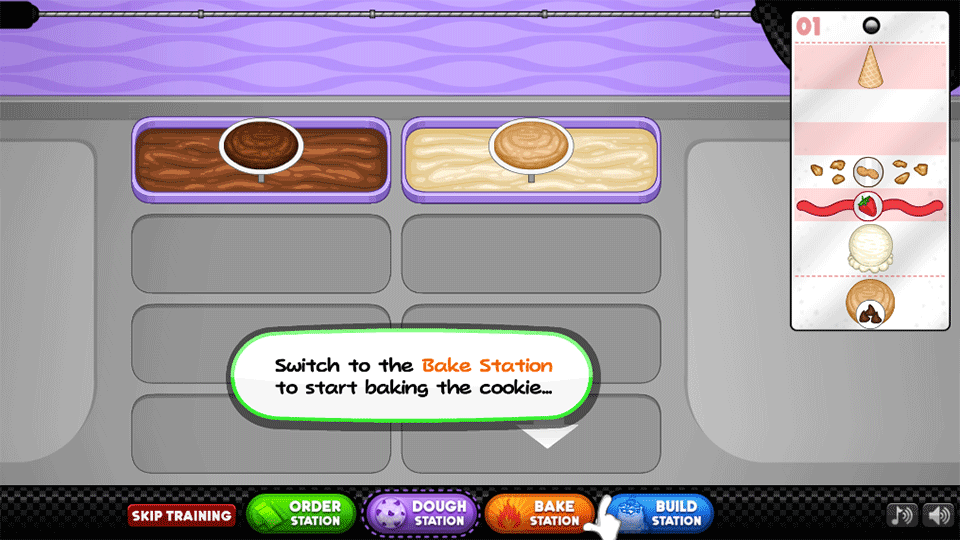960x540 pixels.
Task: Mute sound with the speaker icon
Action: coord(936,515)
